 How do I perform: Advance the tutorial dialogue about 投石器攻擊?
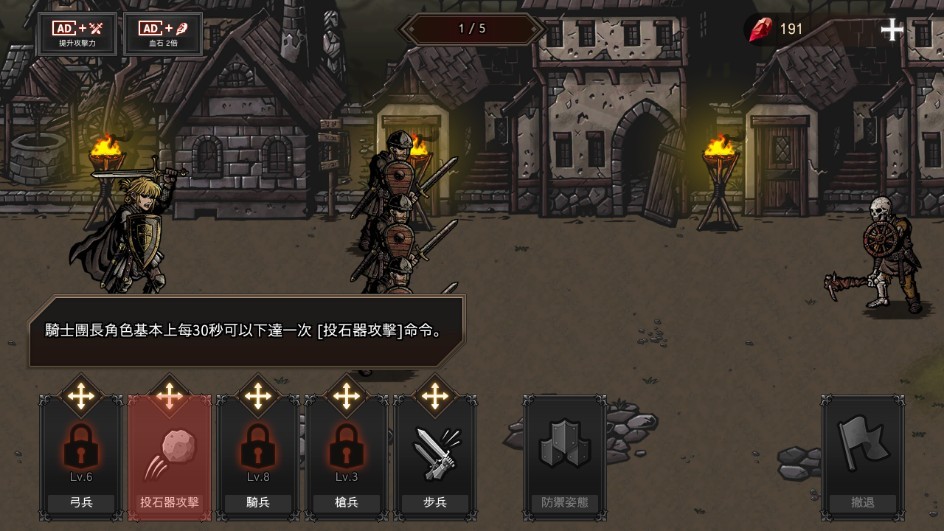pos(245,331)
